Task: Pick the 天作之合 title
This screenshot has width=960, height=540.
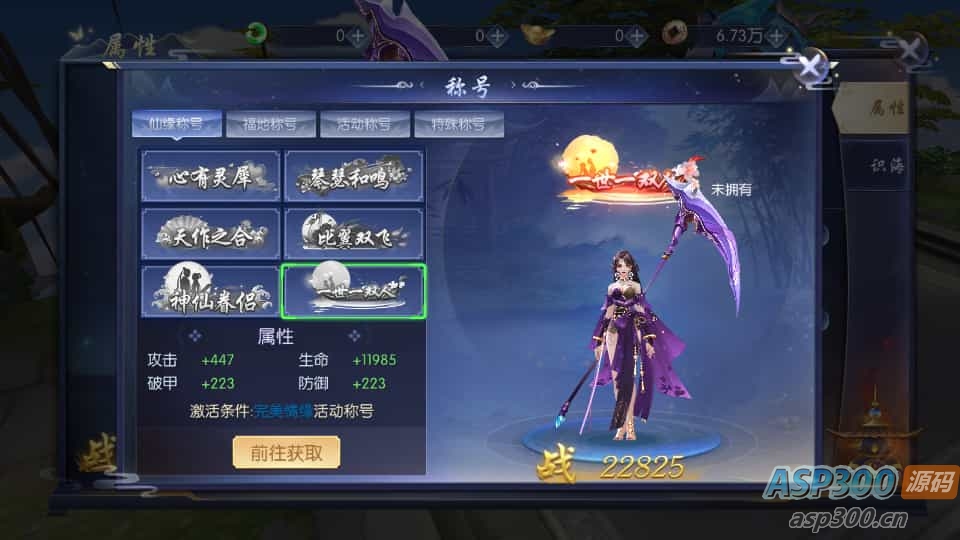Action: click(x=210, y=235)
